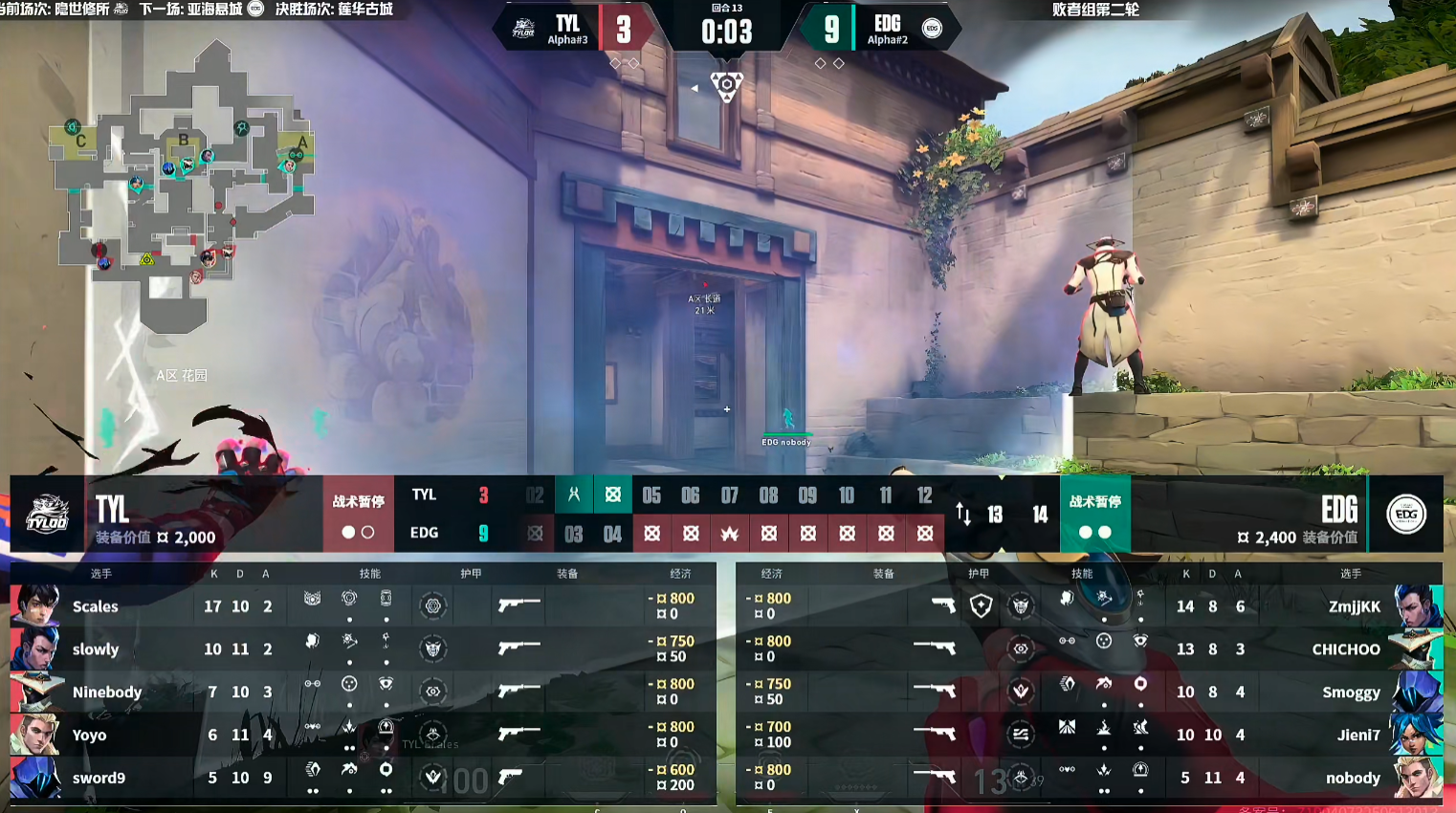
Task: Select Smoggy's player row
Action: [x=1350, y=692]
